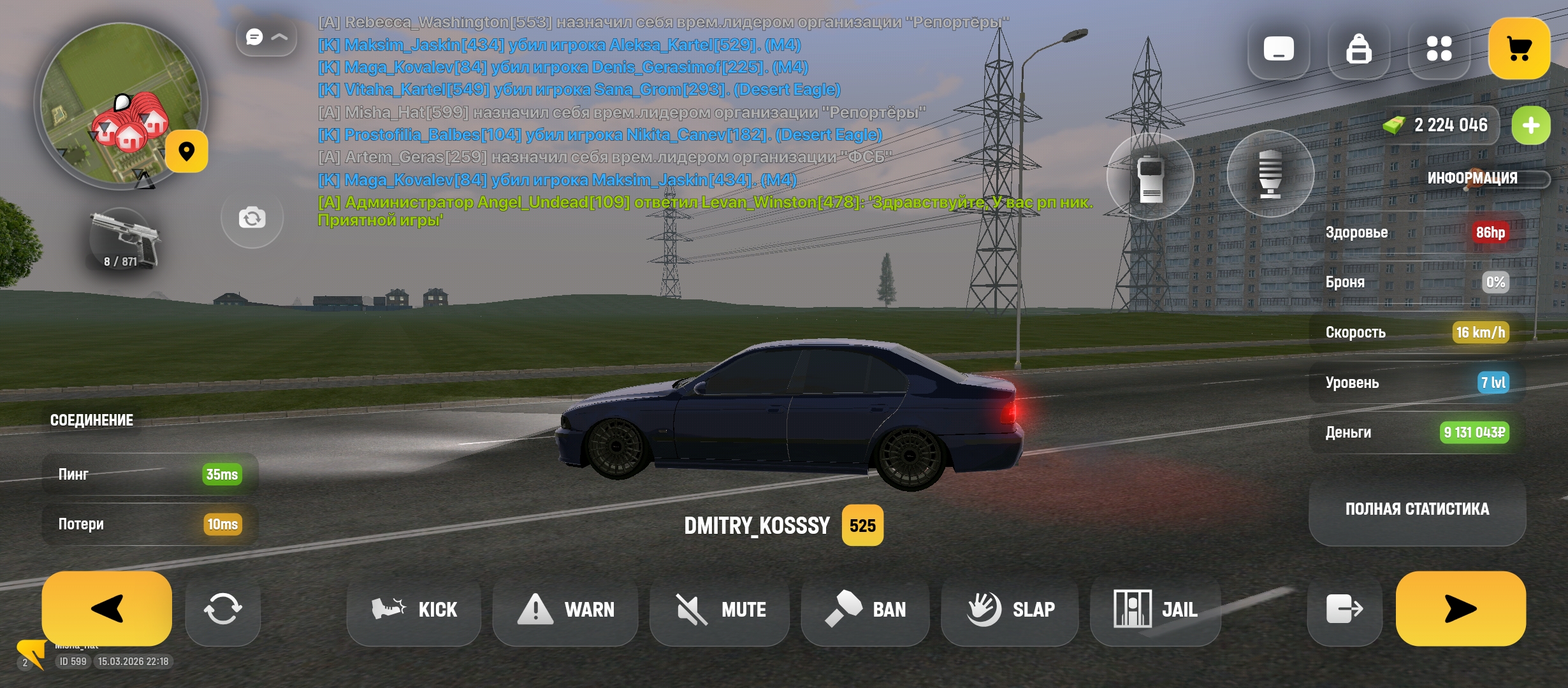This screenshot has width=1568, height=688.
Task: Mute the player with the MUTE button
Action: click(720, 610)
